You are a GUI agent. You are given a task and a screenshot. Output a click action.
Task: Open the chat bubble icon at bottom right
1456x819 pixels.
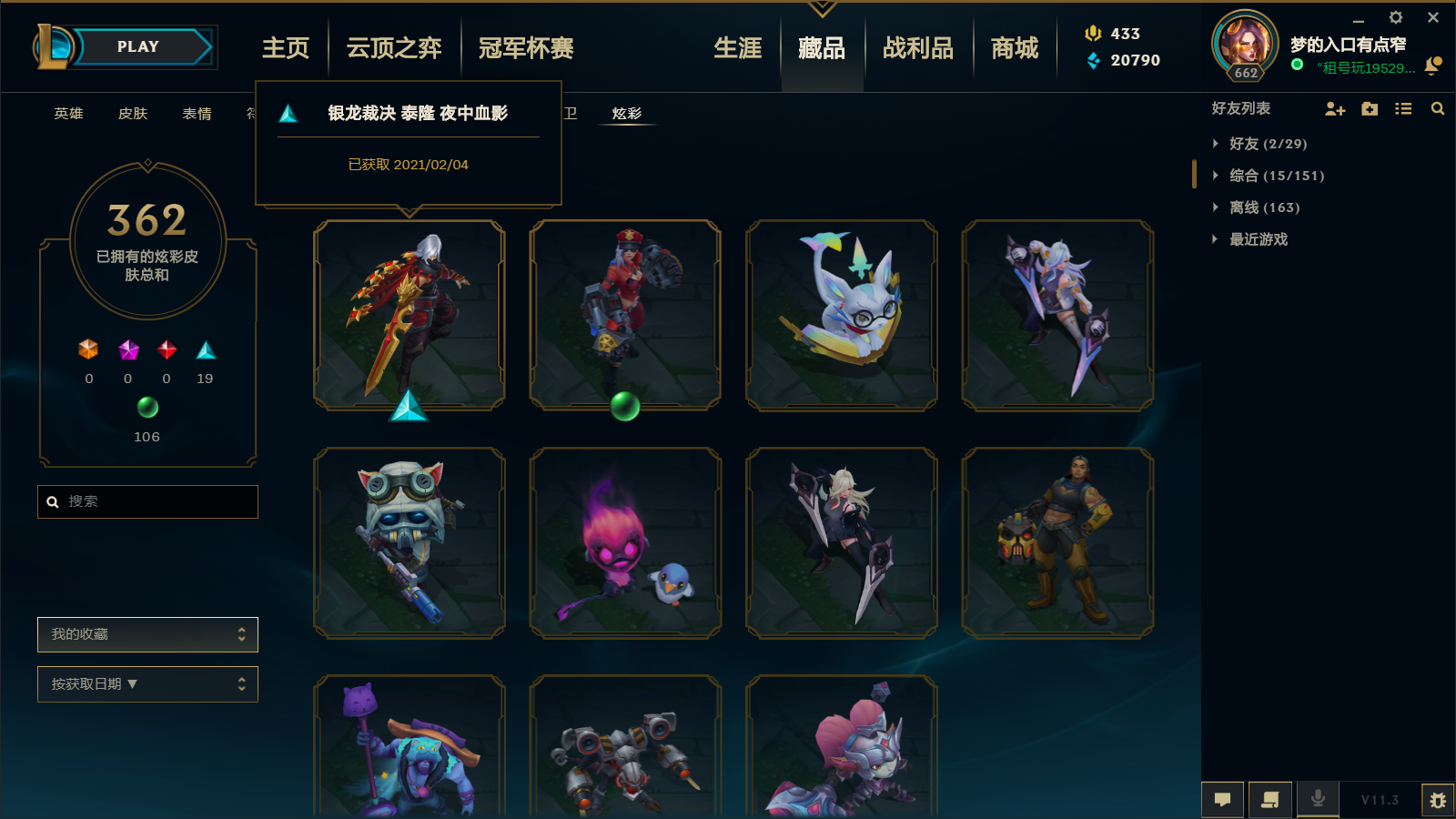[x=1222, y=800]
